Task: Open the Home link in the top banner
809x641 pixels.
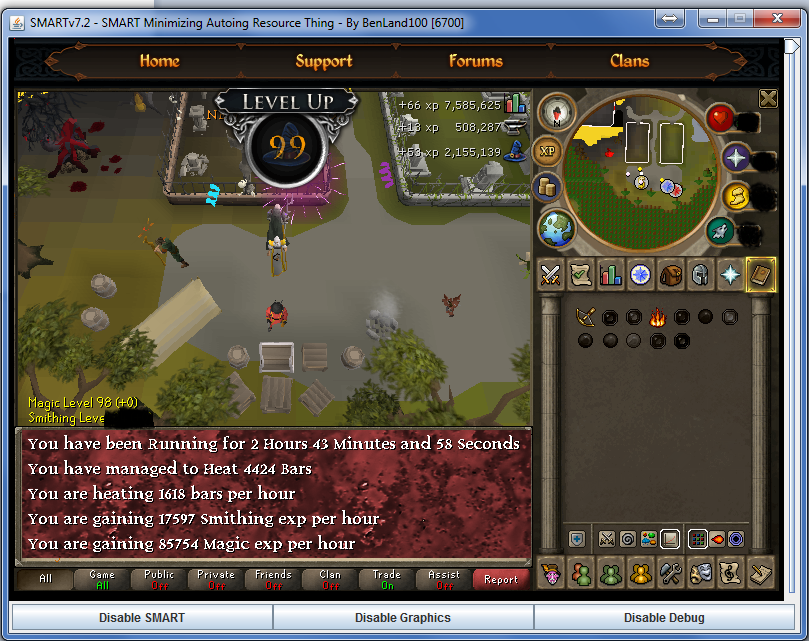Action: coord(159,61)
